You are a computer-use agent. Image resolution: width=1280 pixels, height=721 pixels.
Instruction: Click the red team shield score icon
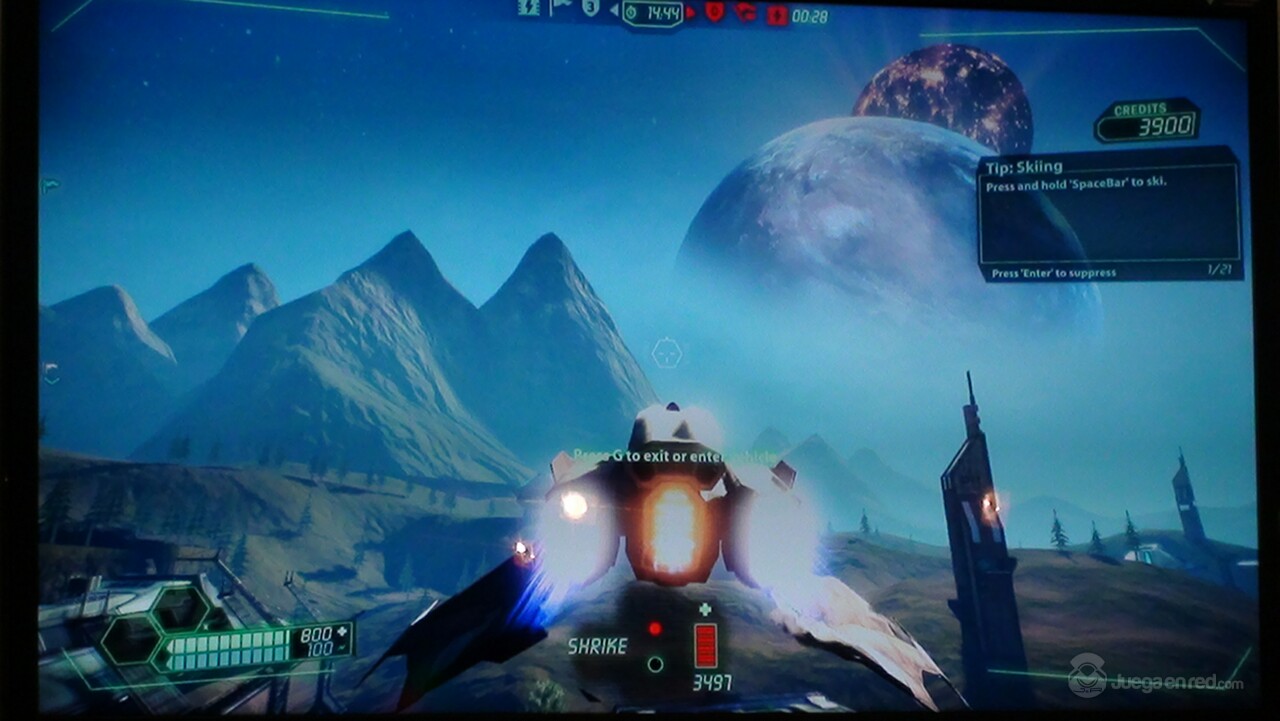pos(714,12)
